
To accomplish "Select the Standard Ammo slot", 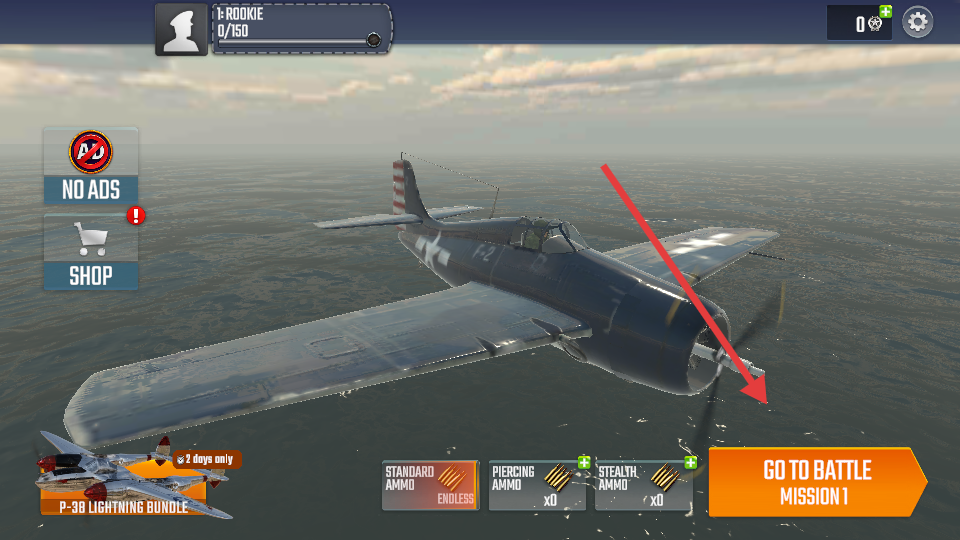I will (x=430, y=486).
